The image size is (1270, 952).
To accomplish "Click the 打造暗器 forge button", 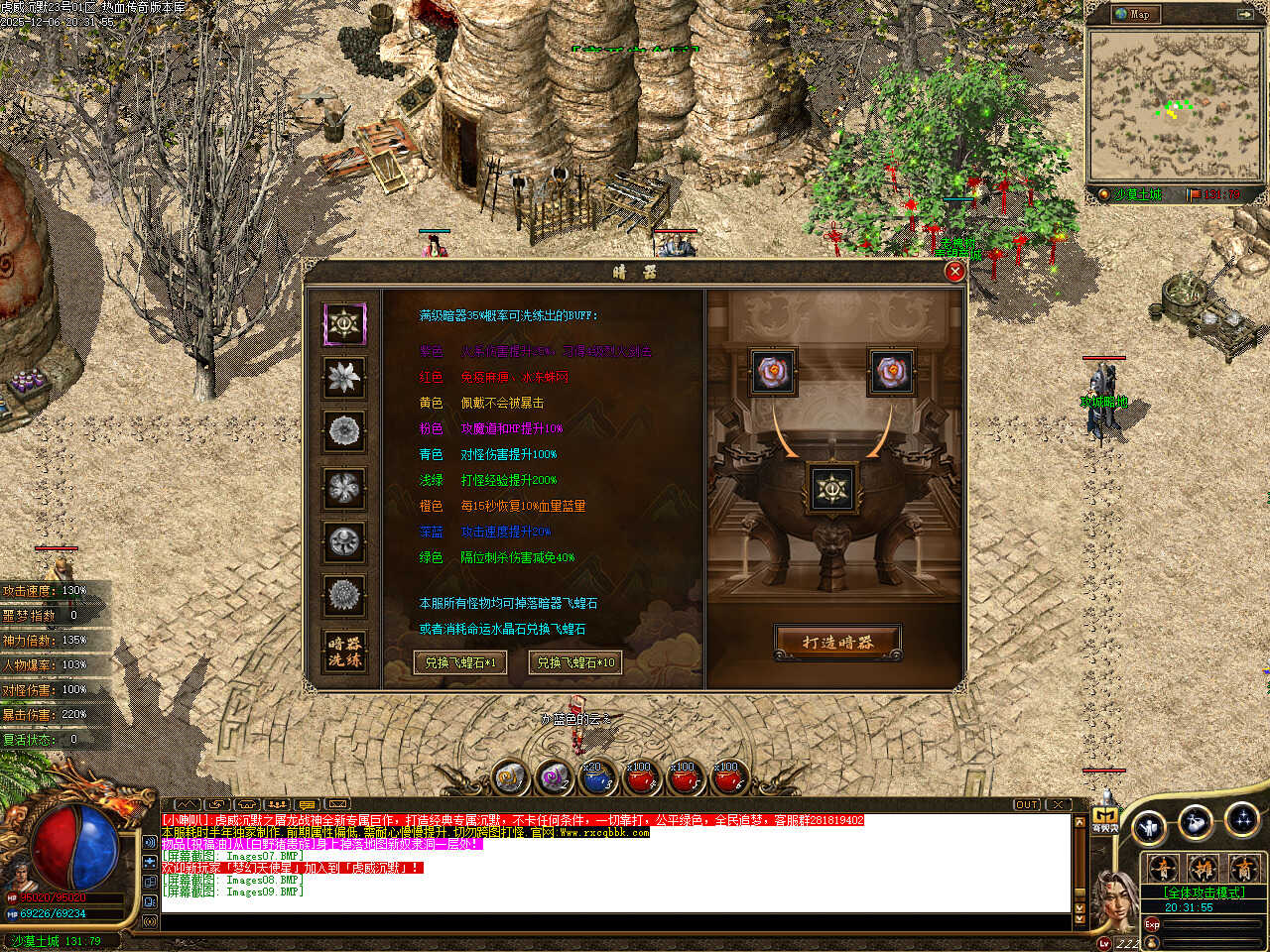I will click(x=837, y=643).
